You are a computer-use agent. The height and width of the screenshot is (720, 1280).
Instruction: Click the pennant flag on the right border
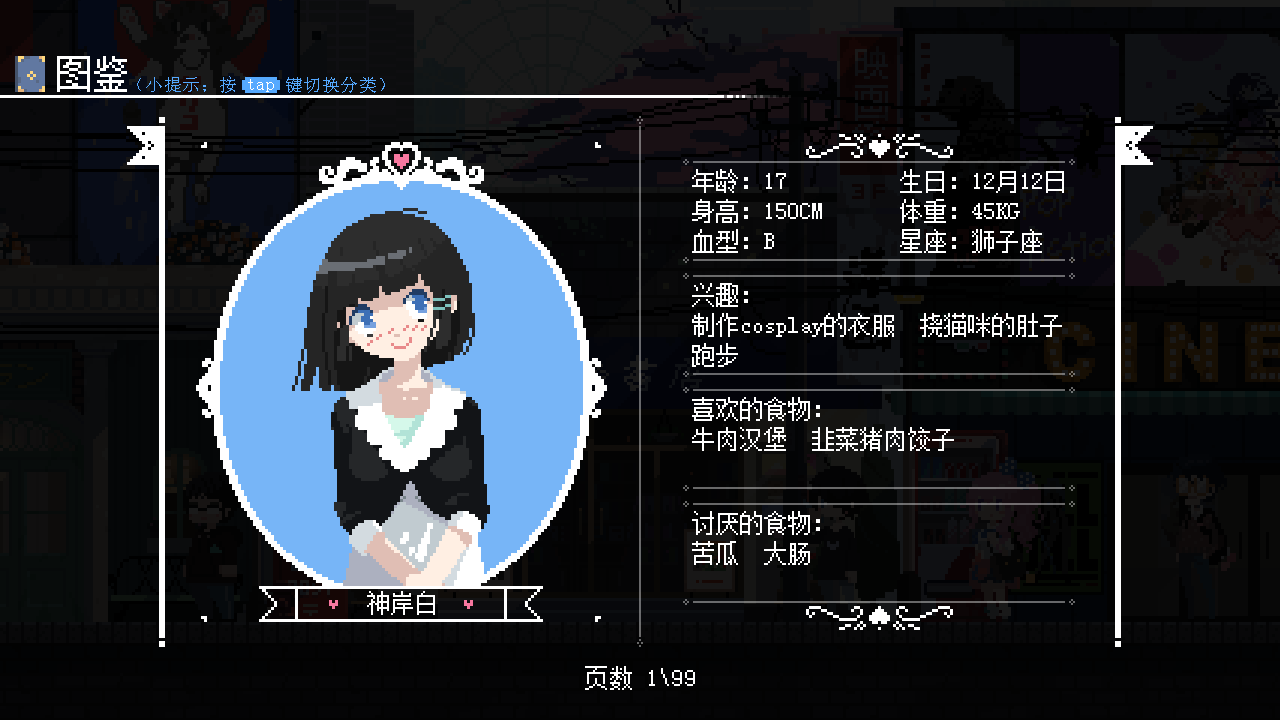click(x=1134, y=145)
